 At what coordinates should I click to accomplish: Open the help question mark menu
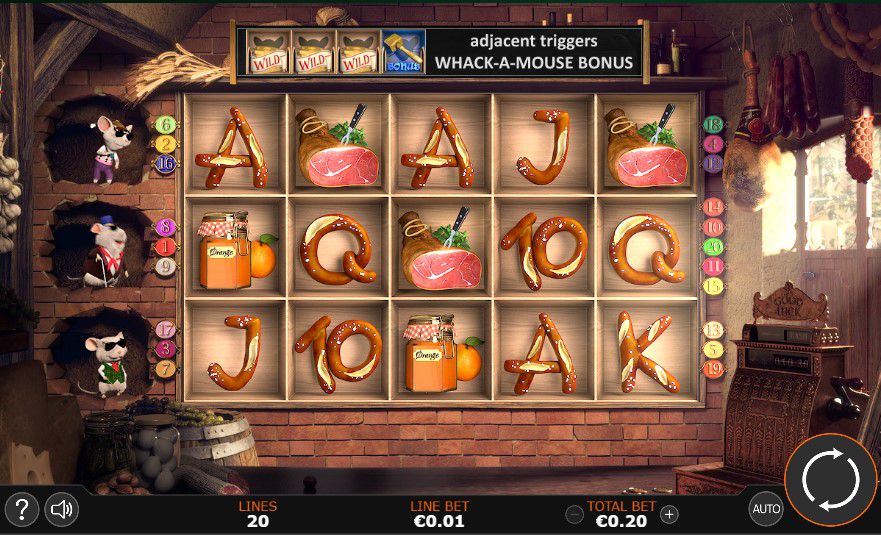pyautogui.click(x=22, y=510)
